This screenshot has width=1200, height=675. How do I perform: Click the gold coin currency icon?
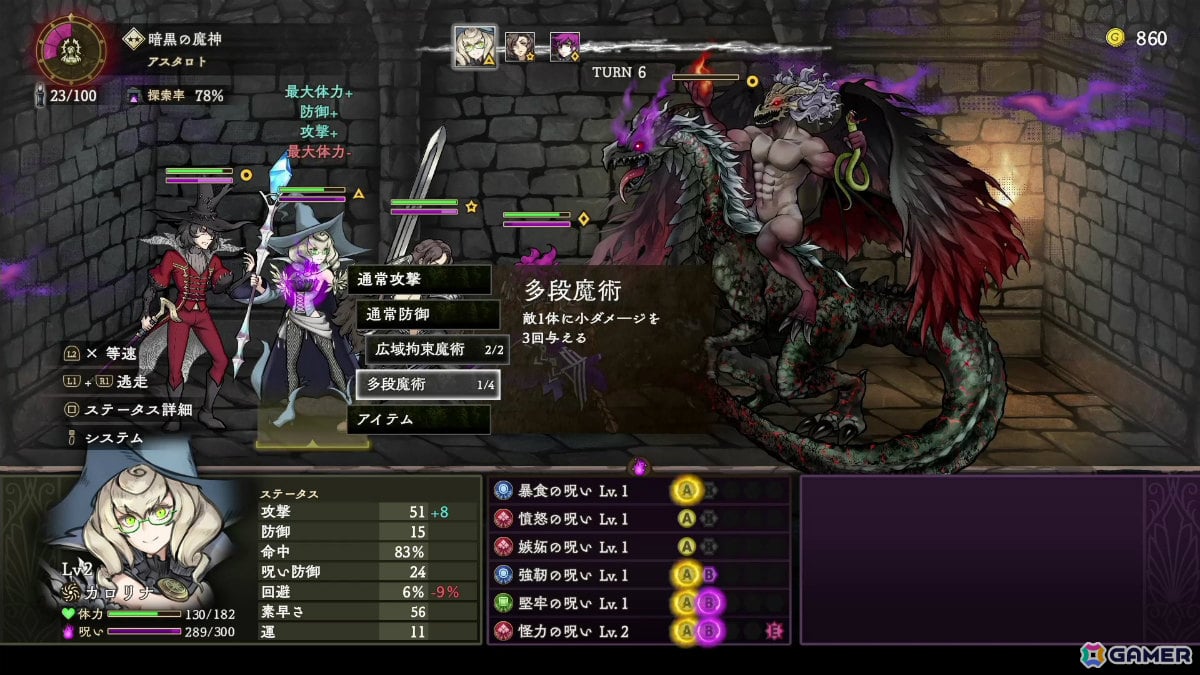pyautogui.click(x=1115, y=38)
